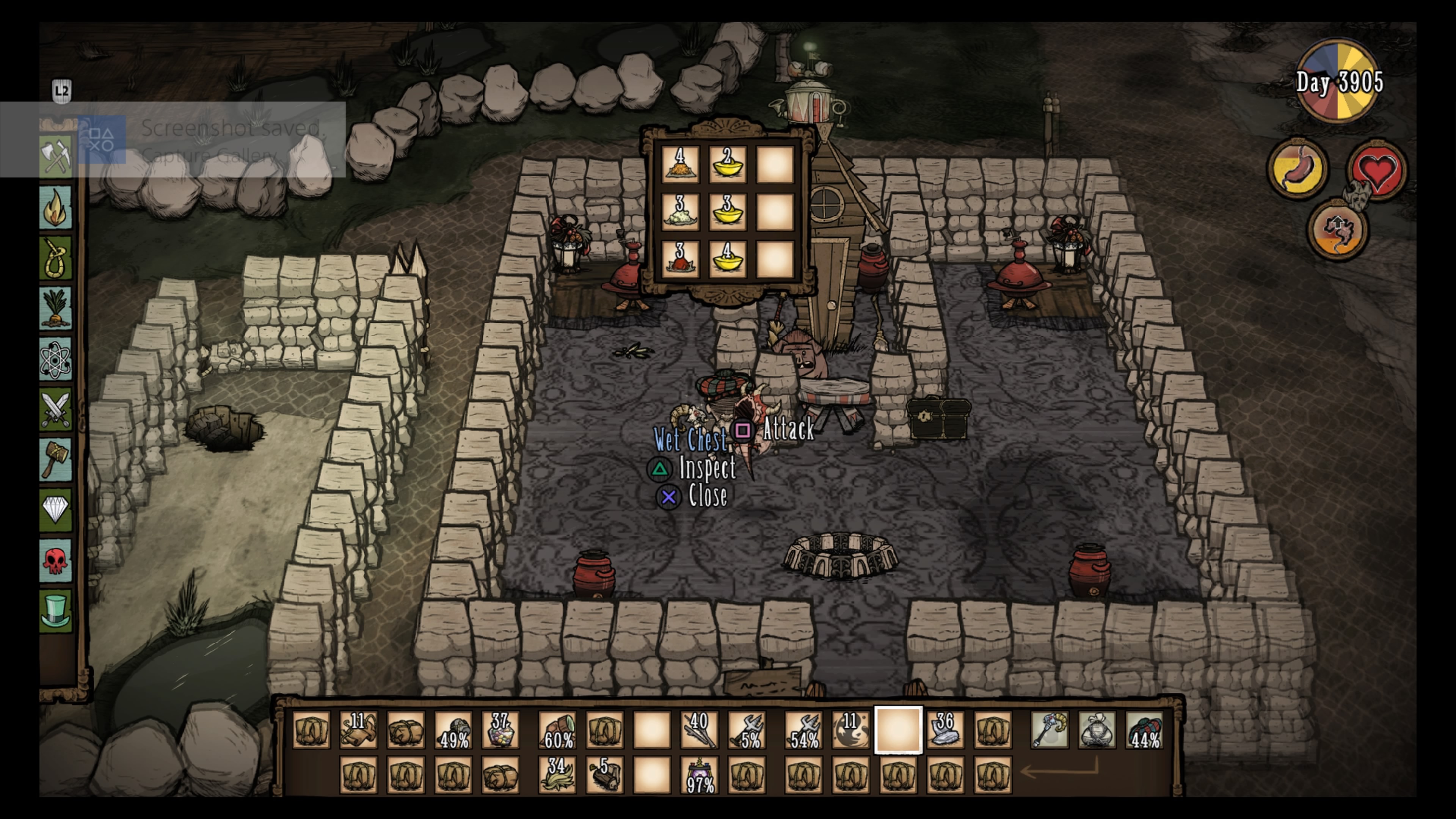Select the pale green spice pile
The height and width of the screenshot is (819, 1456).
tap(680, 212)
